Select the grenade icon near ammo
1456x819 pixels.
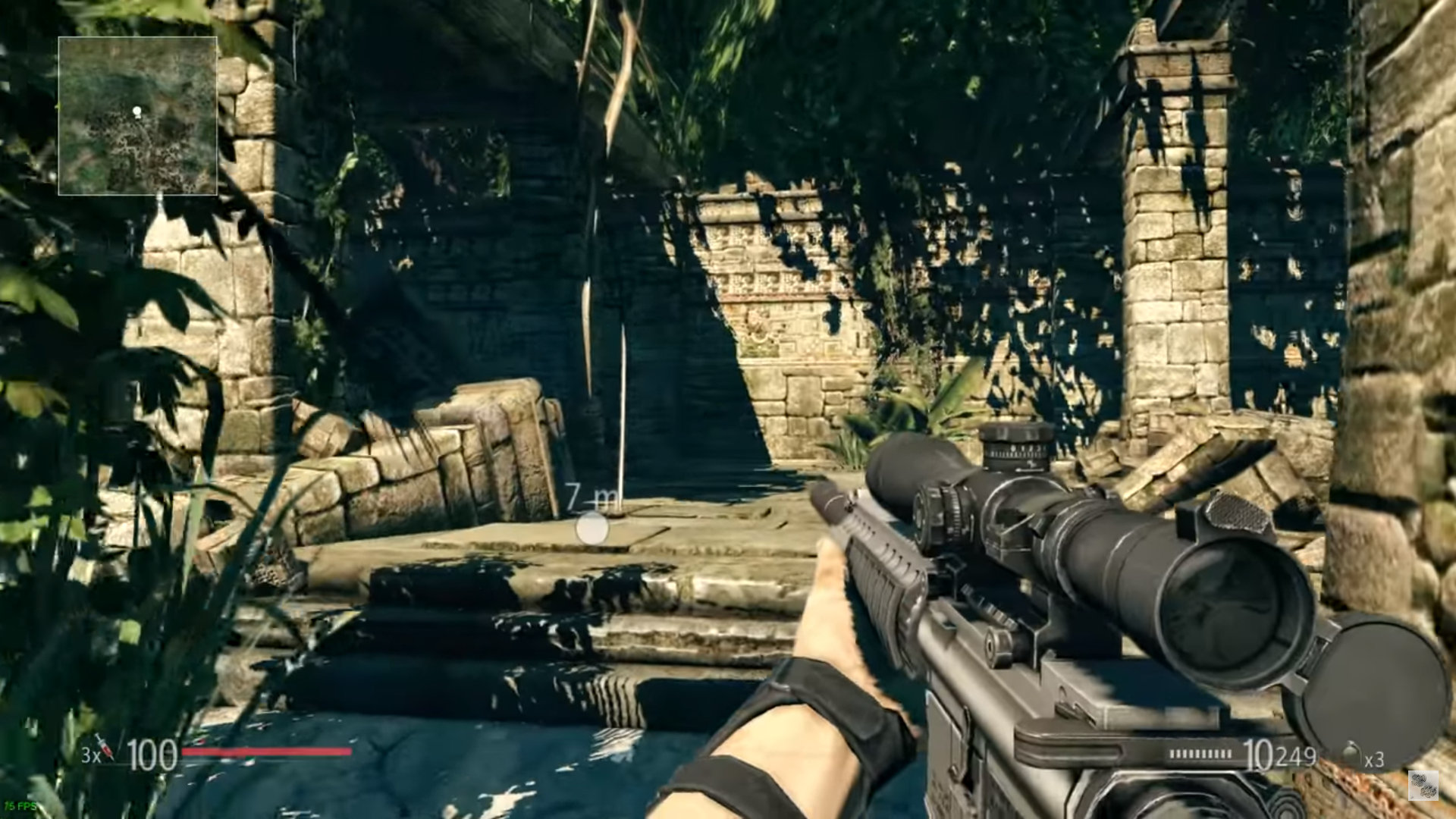pyautogui.click(x=1351, y=755)
